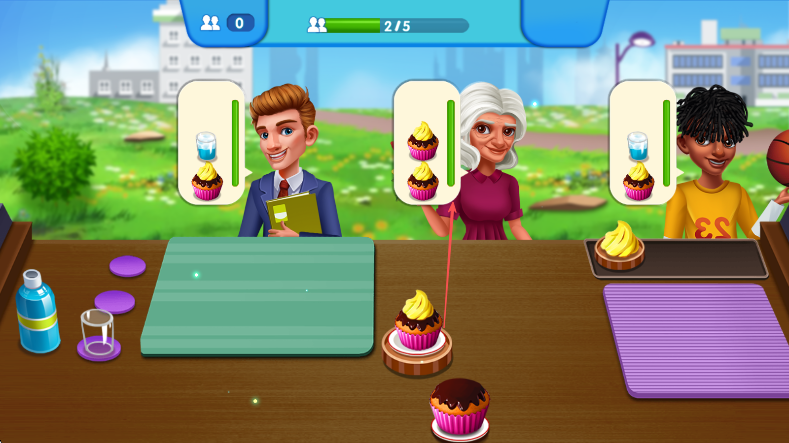The image size is (789, 443).
Task: Select the chocolate-glazed cupcake on the white plate
Action: [x=460, y=406]
